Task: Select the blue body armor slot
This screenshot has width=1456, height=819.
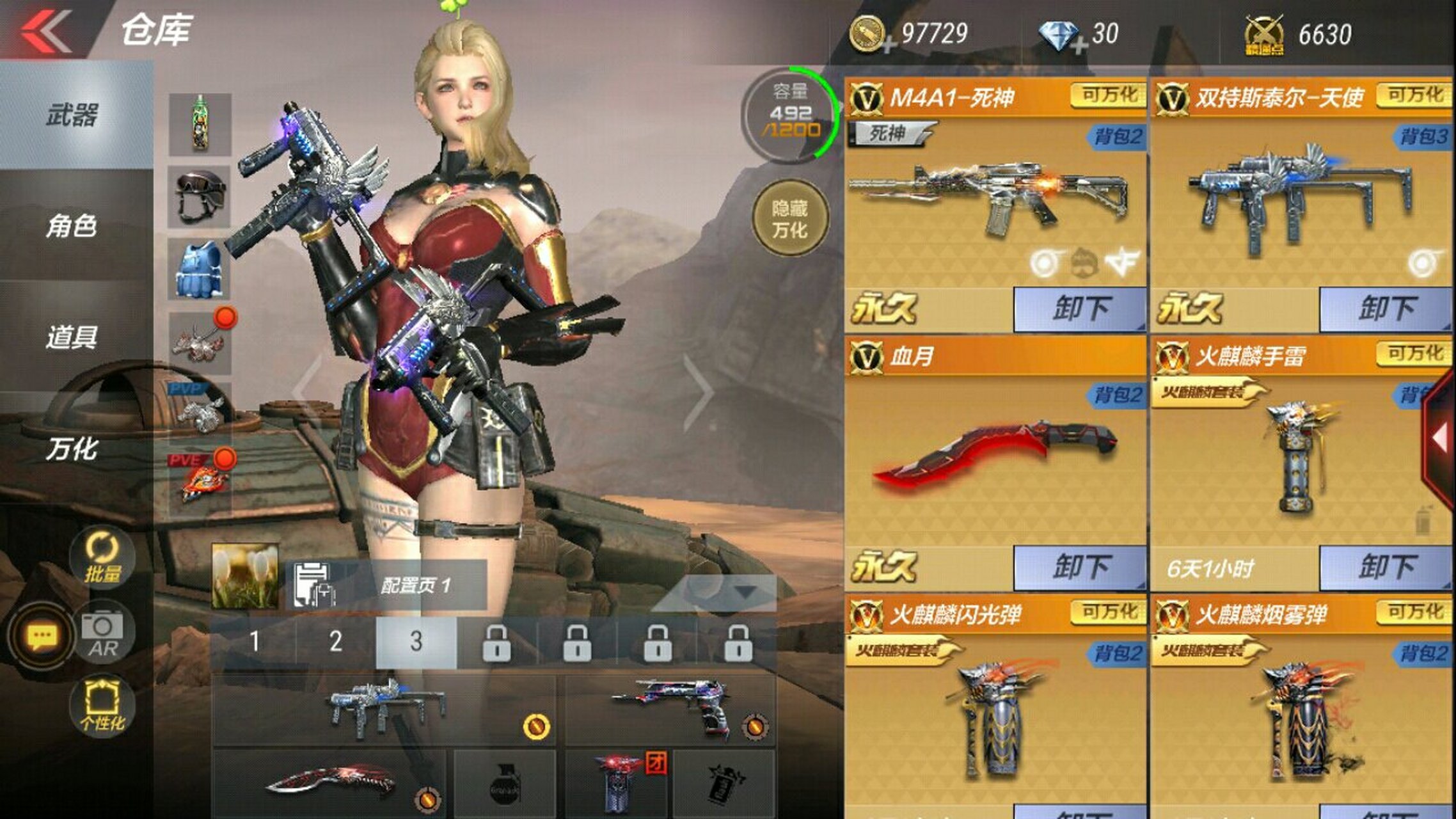Action: [200, 270]
